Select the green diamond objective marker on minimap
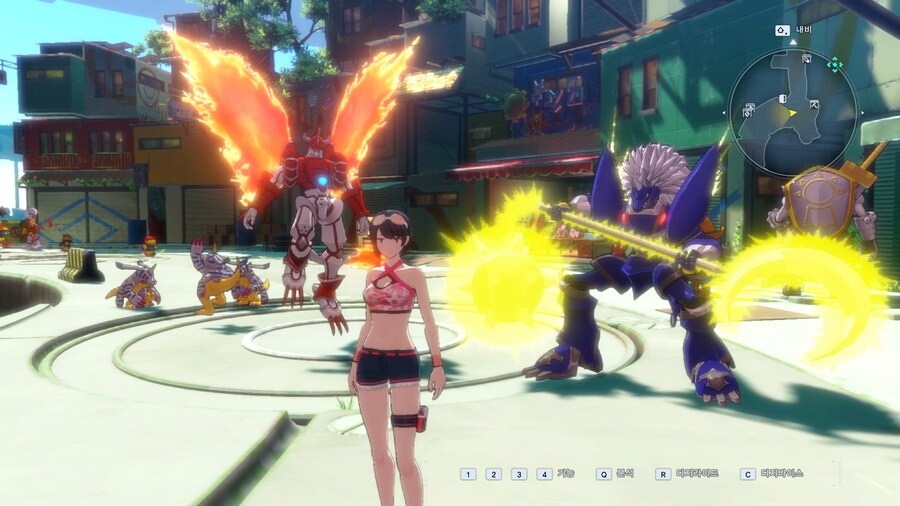 coord(834,64)
